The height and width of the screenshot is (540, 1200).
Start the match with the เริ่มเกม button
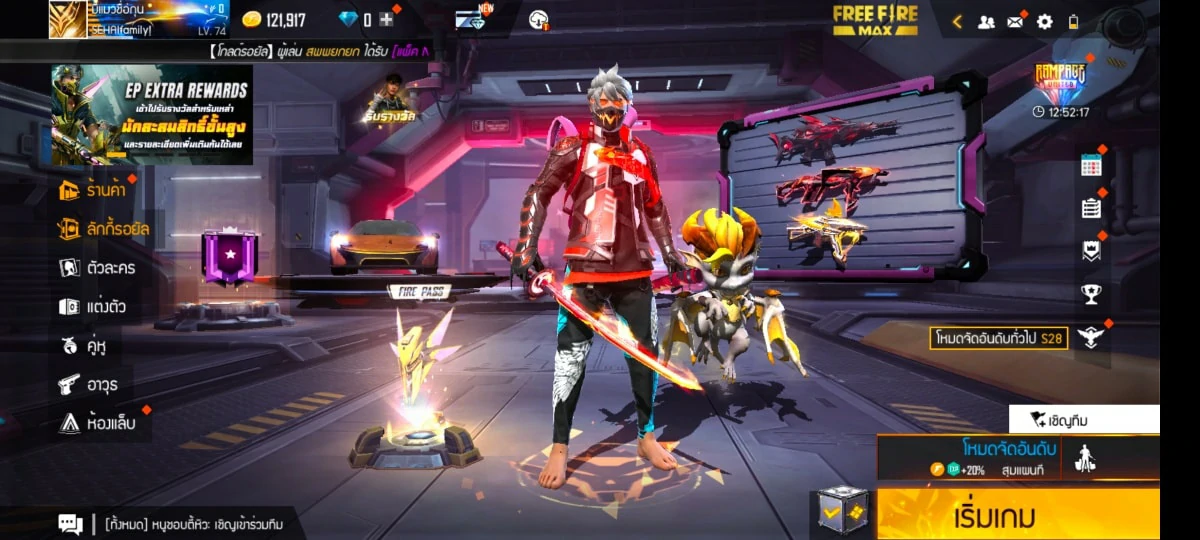[1018, 516]
